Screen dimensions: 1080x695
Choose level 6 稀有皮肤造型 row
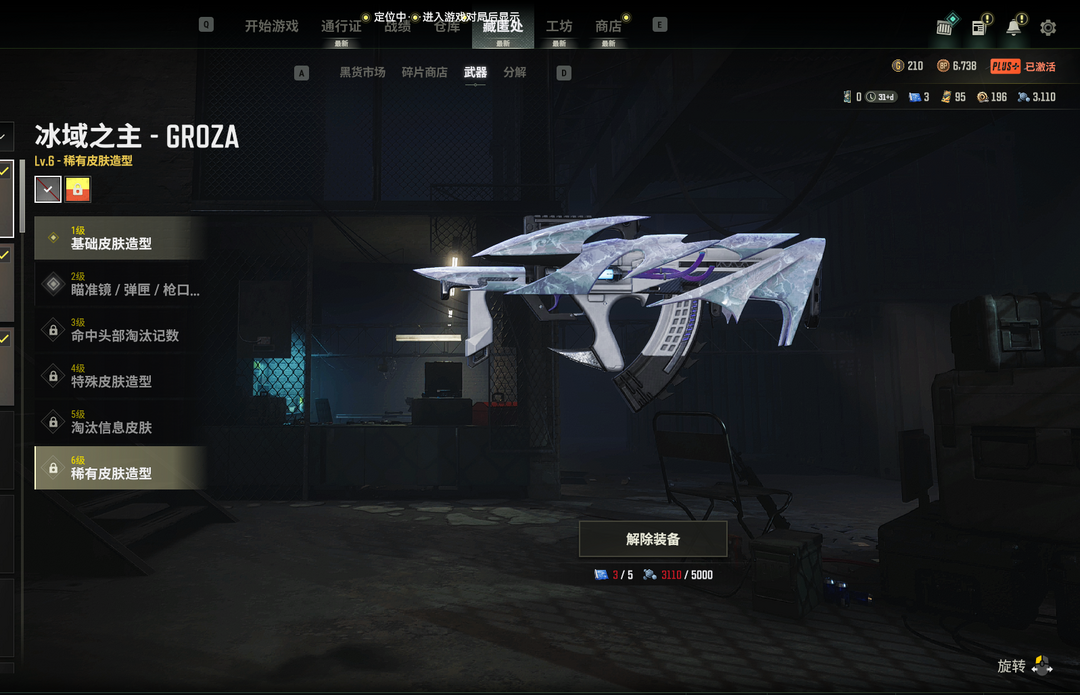(x=120, y=468)
